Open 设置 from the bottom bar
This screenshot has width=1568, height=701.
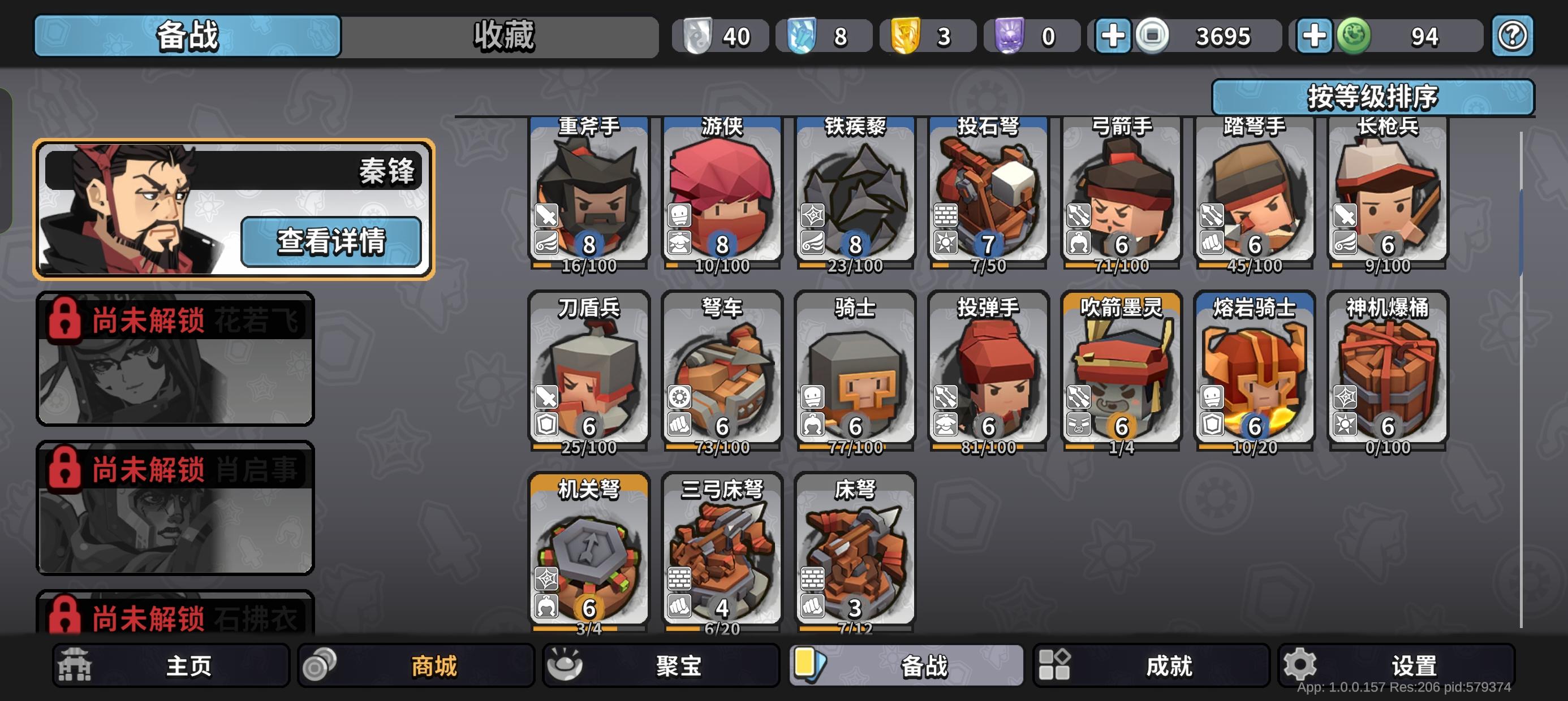click(1398, 665)
